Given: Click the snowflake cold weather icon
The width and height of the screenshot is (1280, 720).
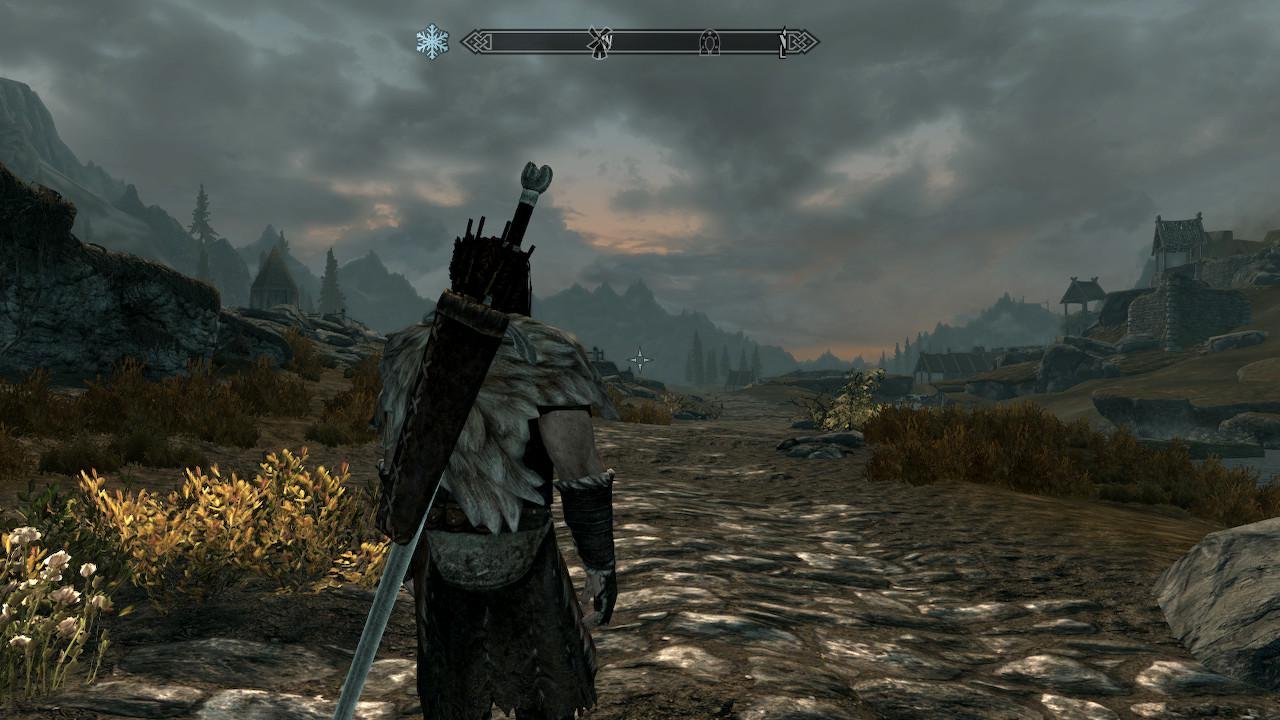Looking at the screenshot, I should click(x=432, y=41).
